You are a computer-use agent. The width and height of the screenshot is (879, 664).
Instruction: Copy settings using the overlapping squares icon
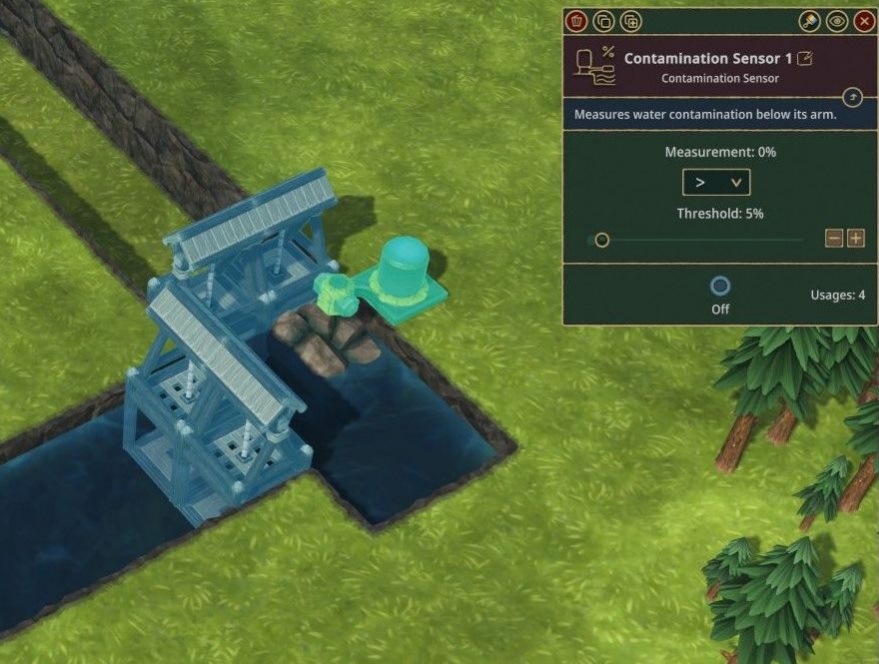tap(603, 21)
